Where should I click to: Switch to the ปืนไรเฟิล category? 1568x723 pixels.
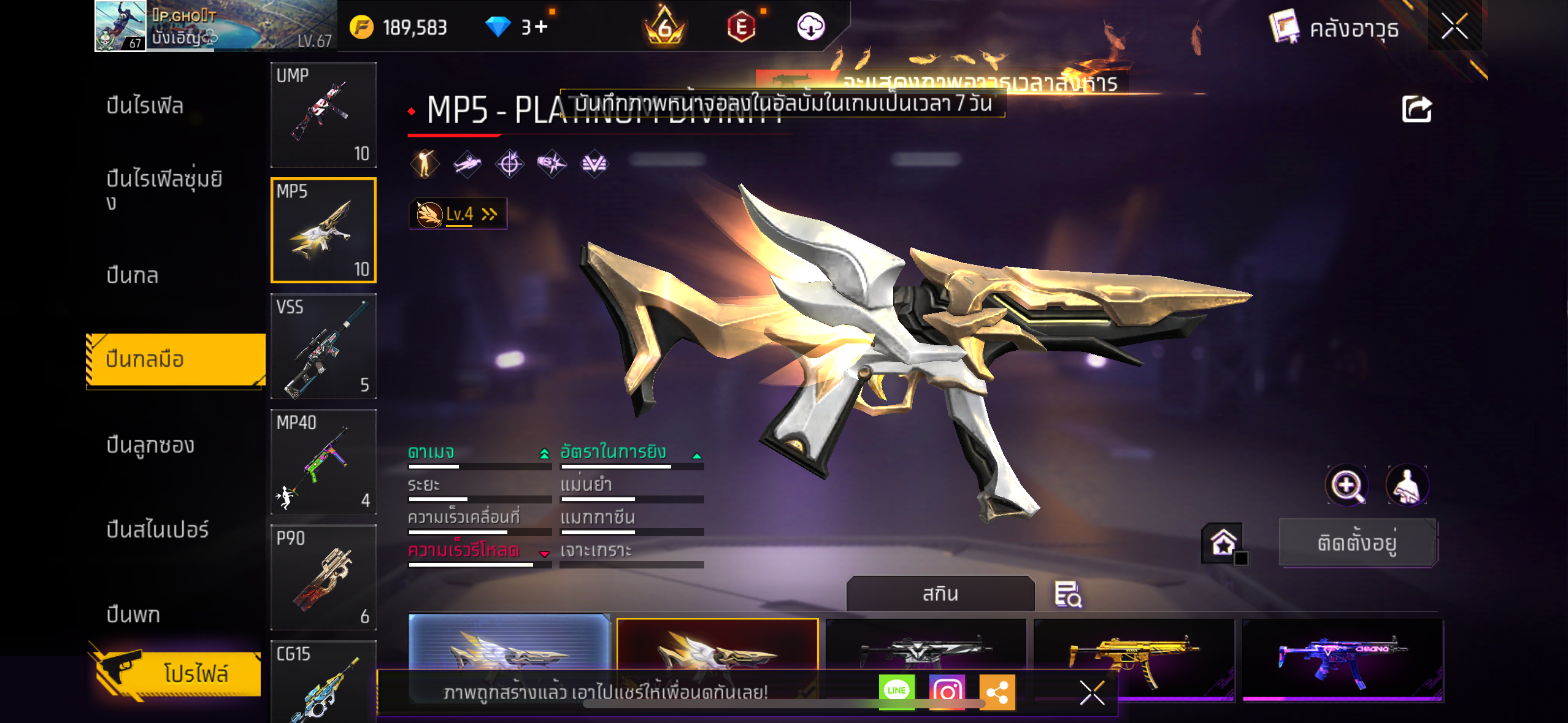(x=145, y=105)
